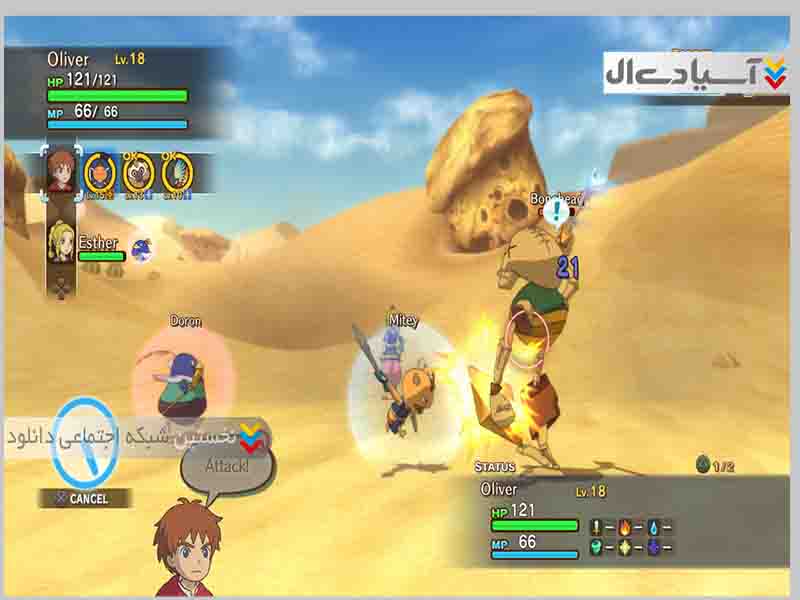The width and height of the screenshot is (800, 600).
Task: Select the feathered familiar icon
Action: (177, 172)
